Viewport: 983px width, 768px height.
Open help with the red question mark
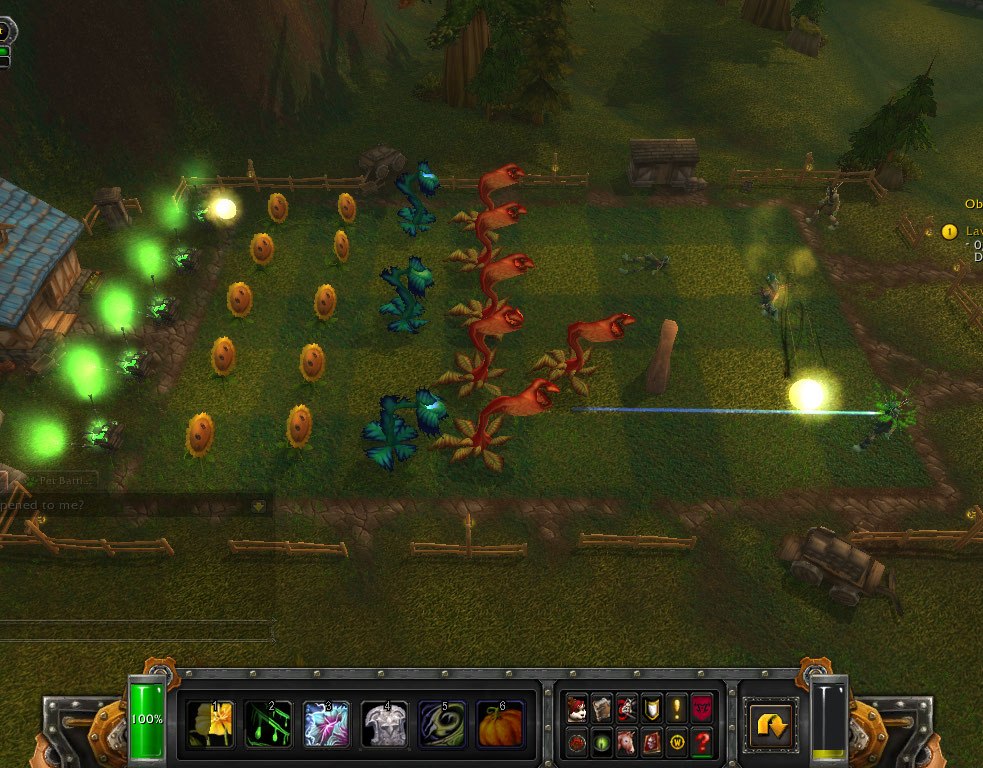(x=702, y=743)
